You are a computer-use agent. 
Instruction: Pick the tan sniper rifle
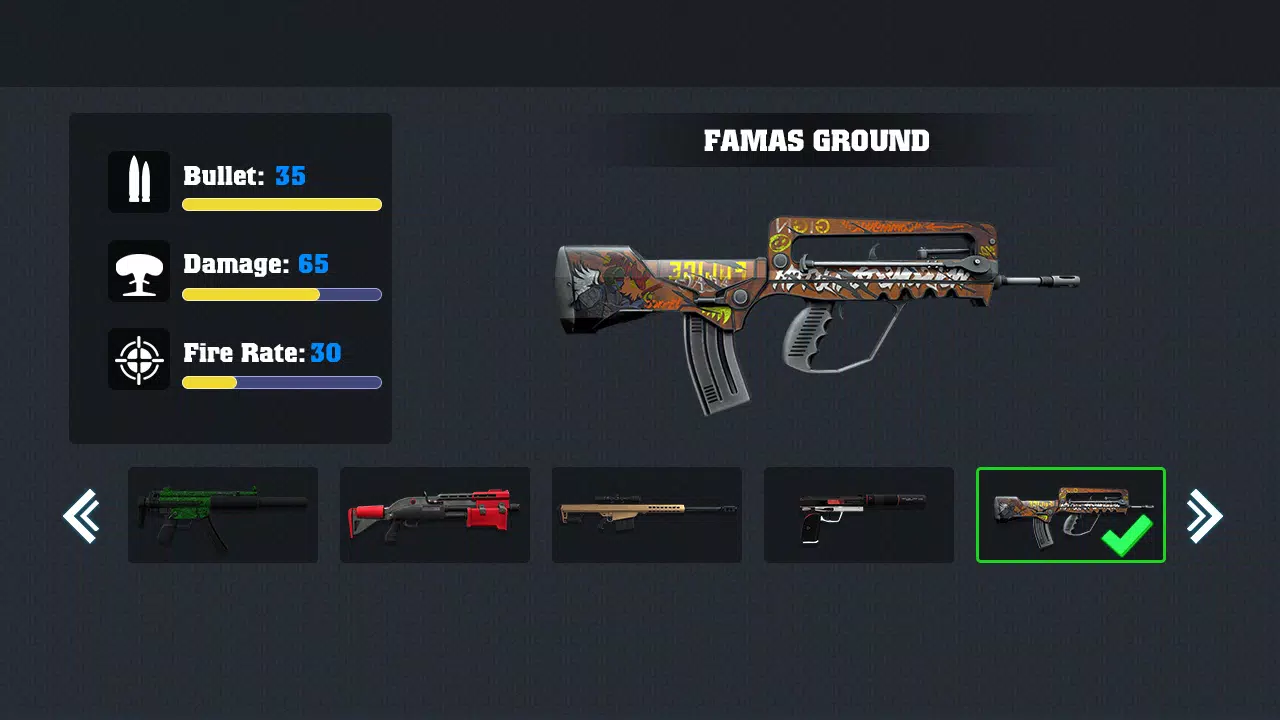coord(647,515)
